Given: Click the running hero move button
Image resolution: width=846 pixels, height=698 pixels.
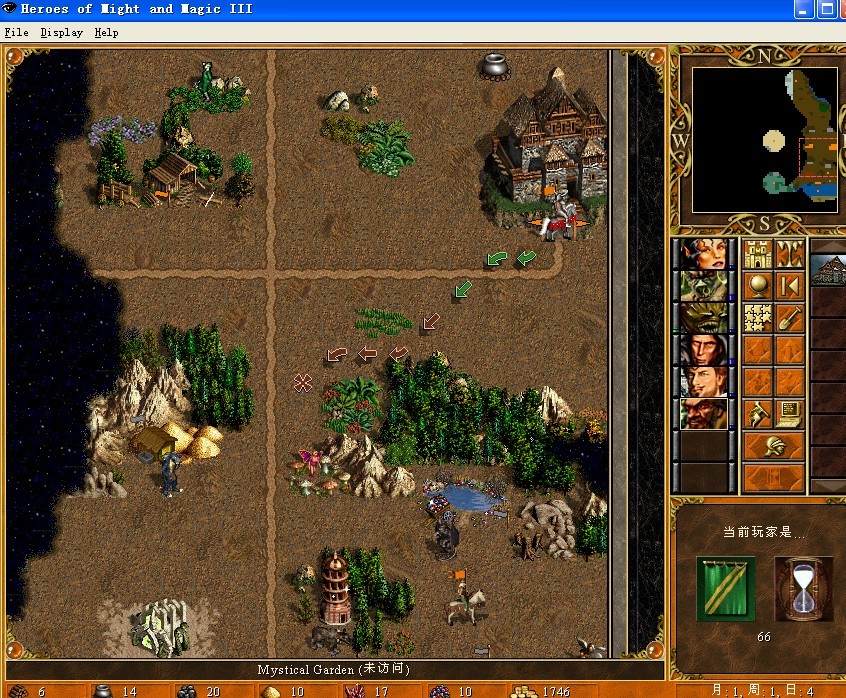Looking at the screenshot, I should 758,412.
